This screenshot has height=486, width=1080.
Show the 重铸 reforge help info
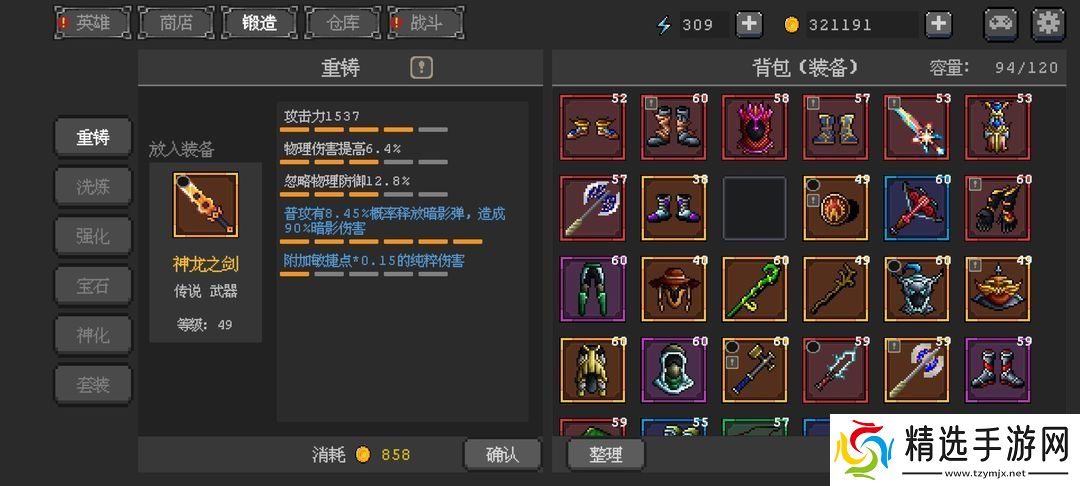click(x=422, y=68)
